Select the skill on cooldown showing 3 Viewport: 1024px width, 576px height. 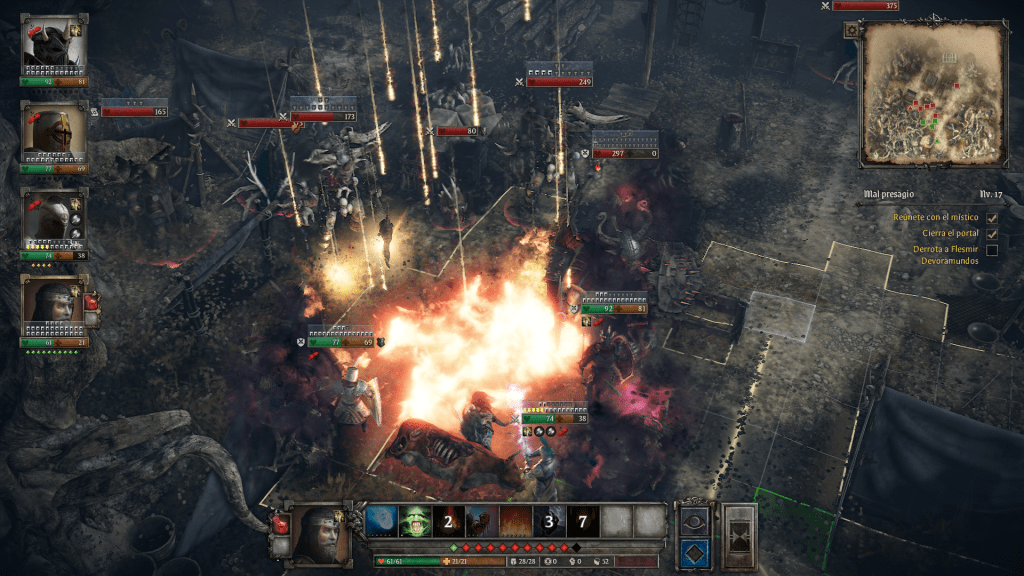pos(549,521)
